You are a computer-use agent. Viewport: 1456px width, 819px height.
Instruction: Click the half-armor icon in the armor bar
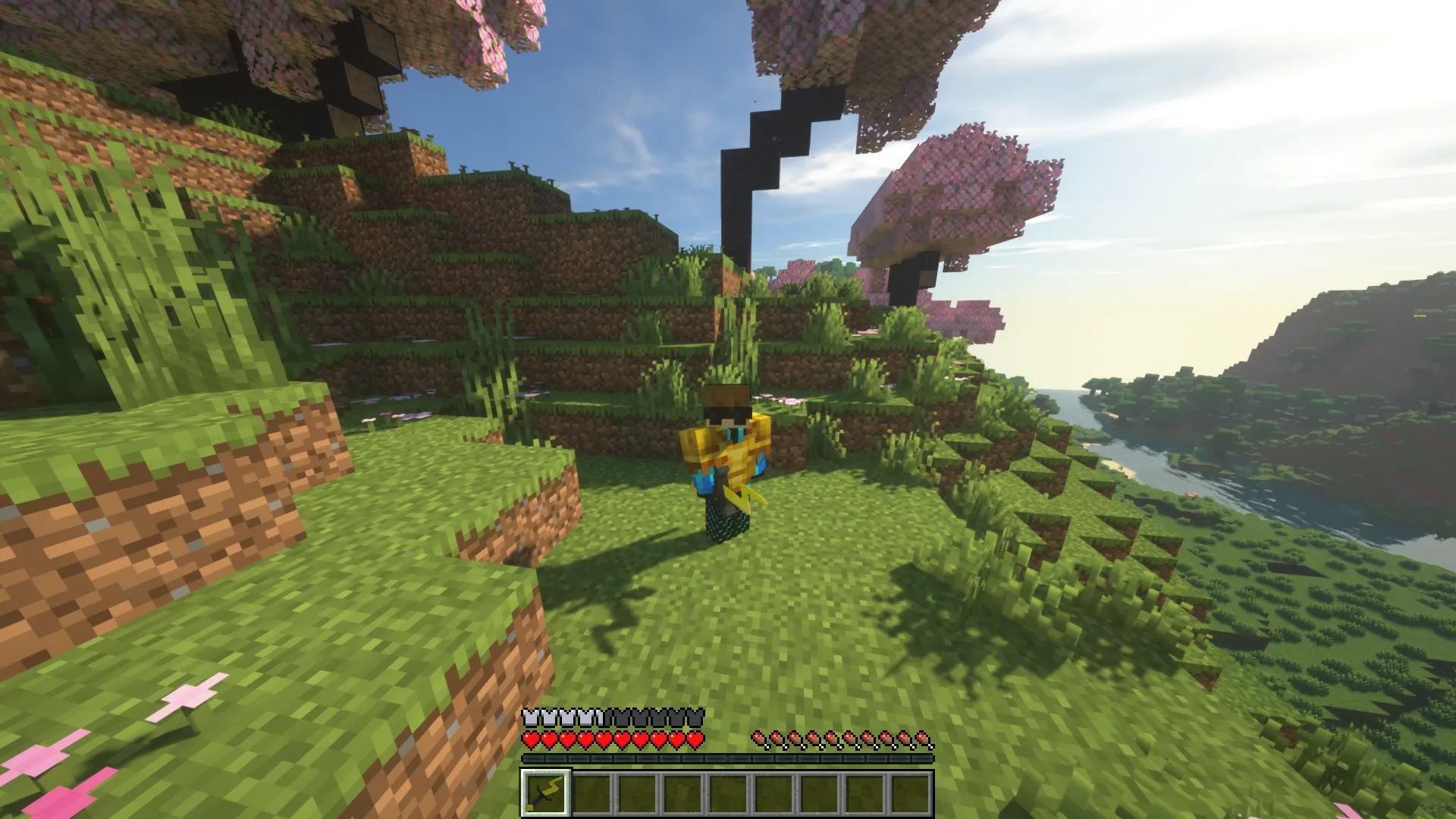click(601, 717)
